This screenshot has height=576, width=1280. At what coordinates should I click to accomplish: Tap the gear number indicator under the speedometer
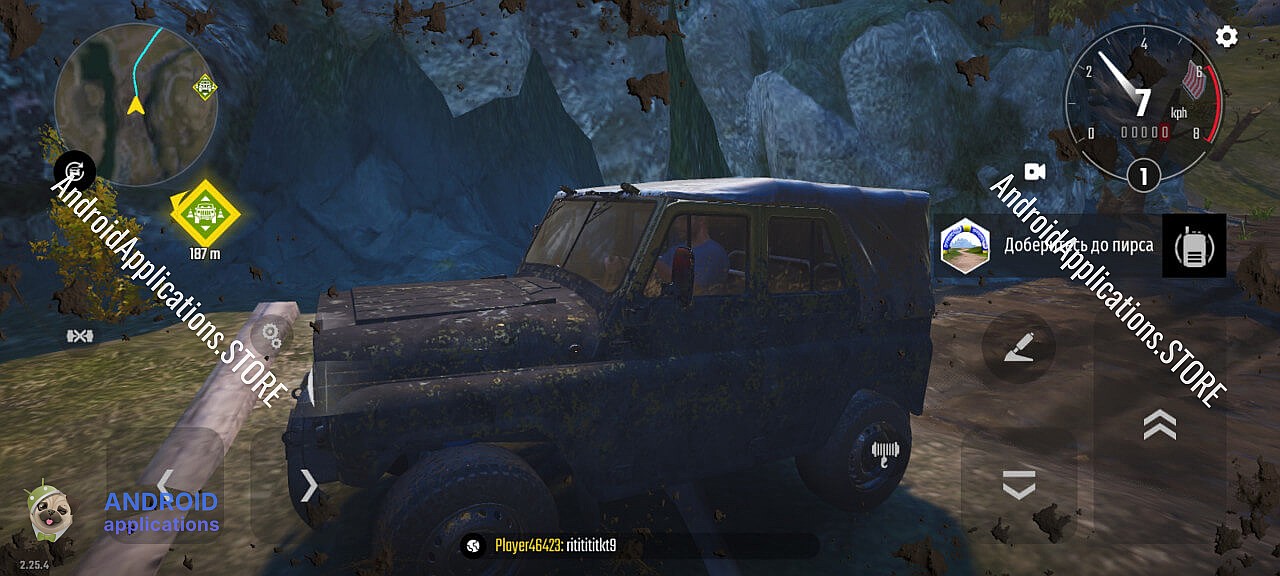1143,177
